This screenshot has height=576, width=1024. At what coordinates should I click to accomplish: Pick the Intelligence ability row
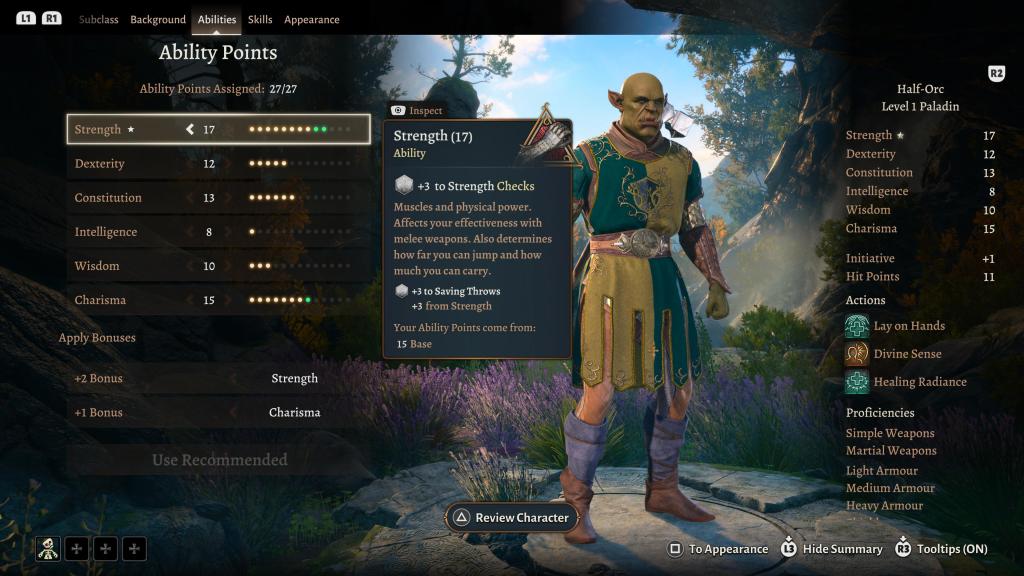pos(218,232)
